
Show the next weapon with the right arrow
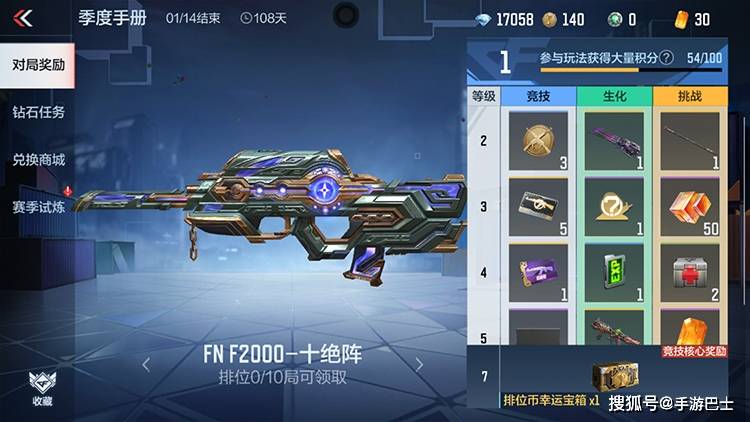point(419,364)
